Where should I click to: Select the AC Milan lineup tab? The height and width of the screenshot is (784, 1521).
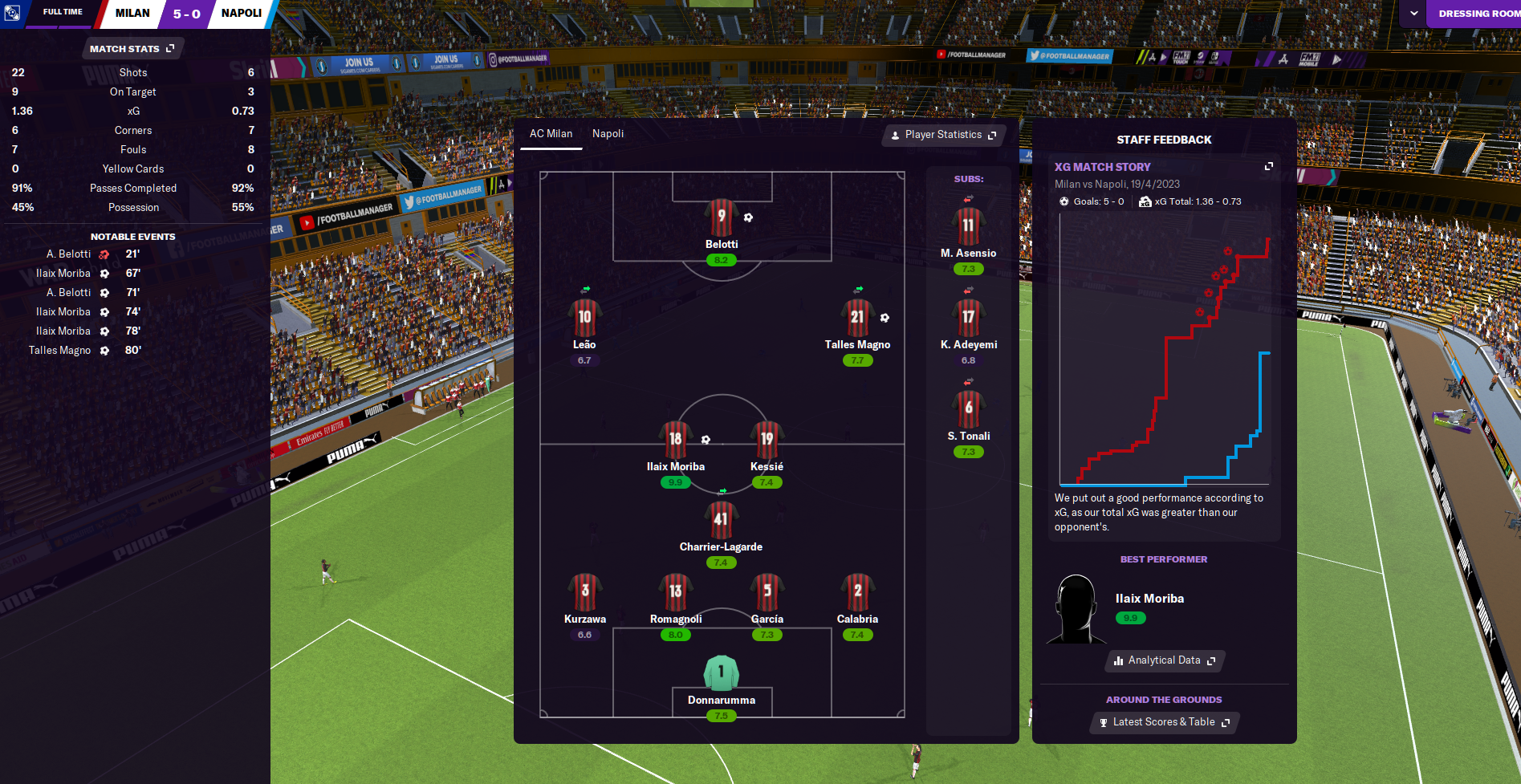point(551,134)
